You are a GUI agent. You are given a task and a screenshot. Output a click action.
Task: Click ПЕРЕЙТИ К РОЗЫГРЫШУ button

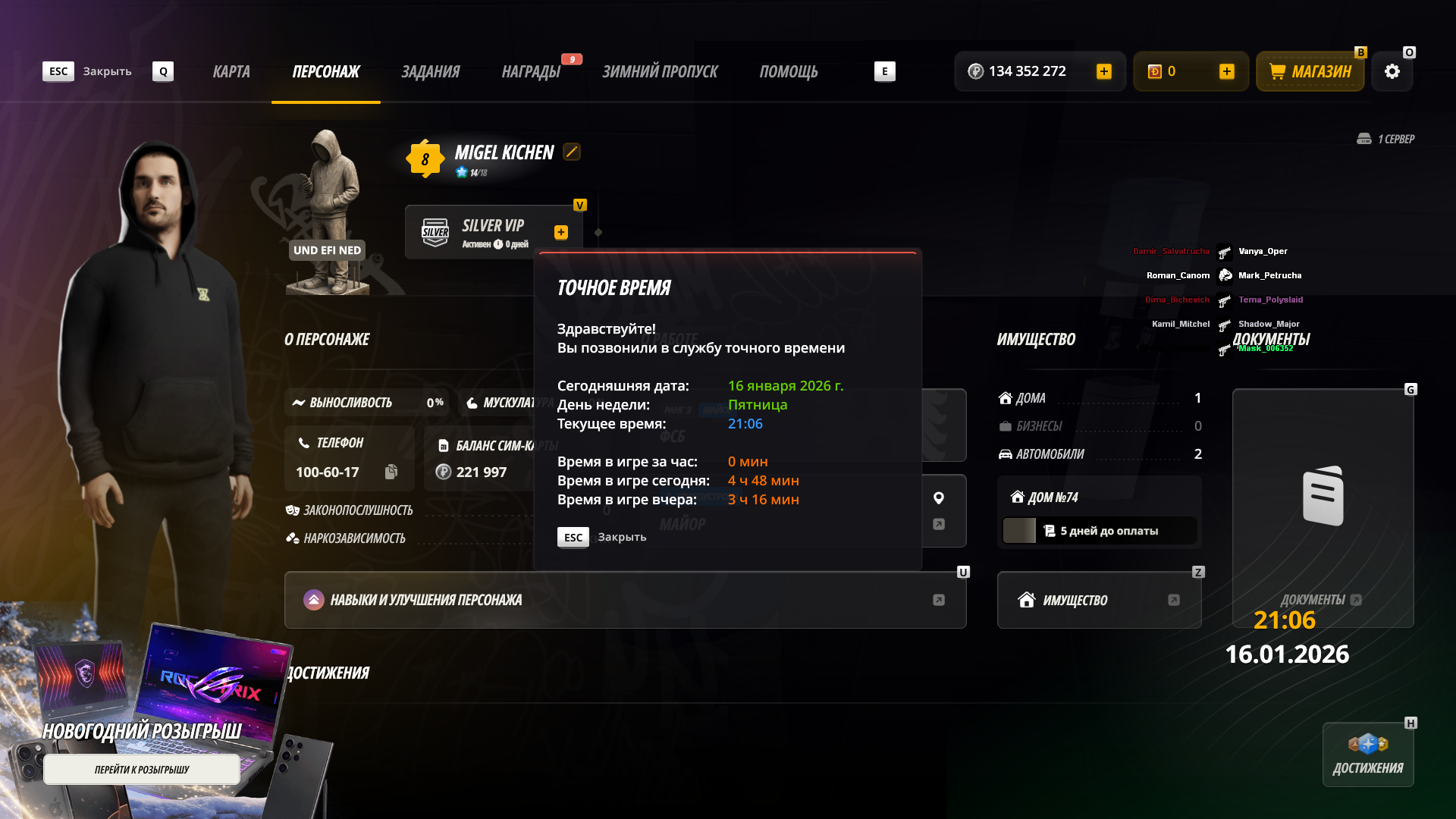coord(142,770)
